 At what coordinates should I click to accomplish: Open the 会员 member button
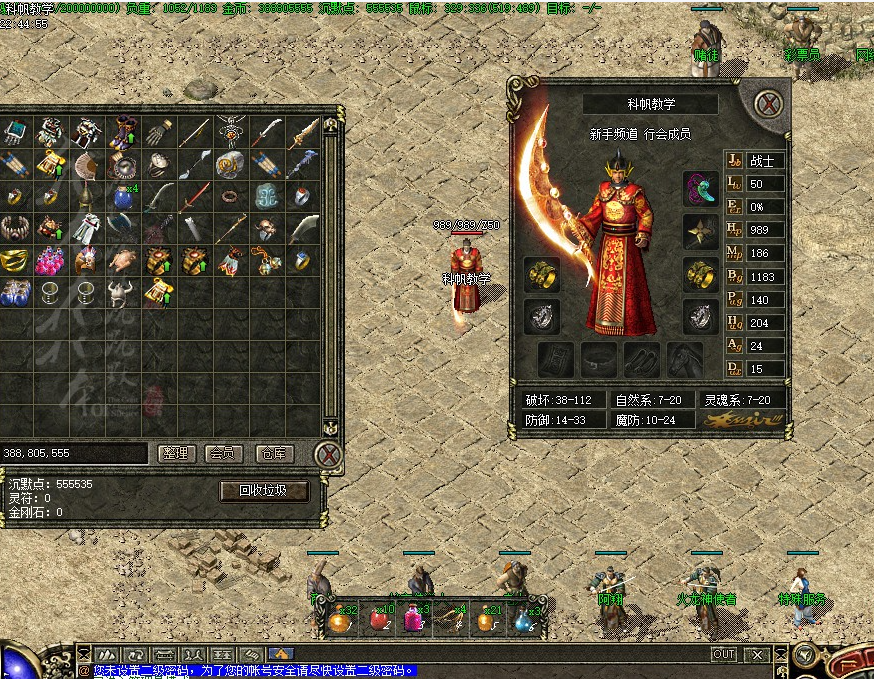[225, 453]
